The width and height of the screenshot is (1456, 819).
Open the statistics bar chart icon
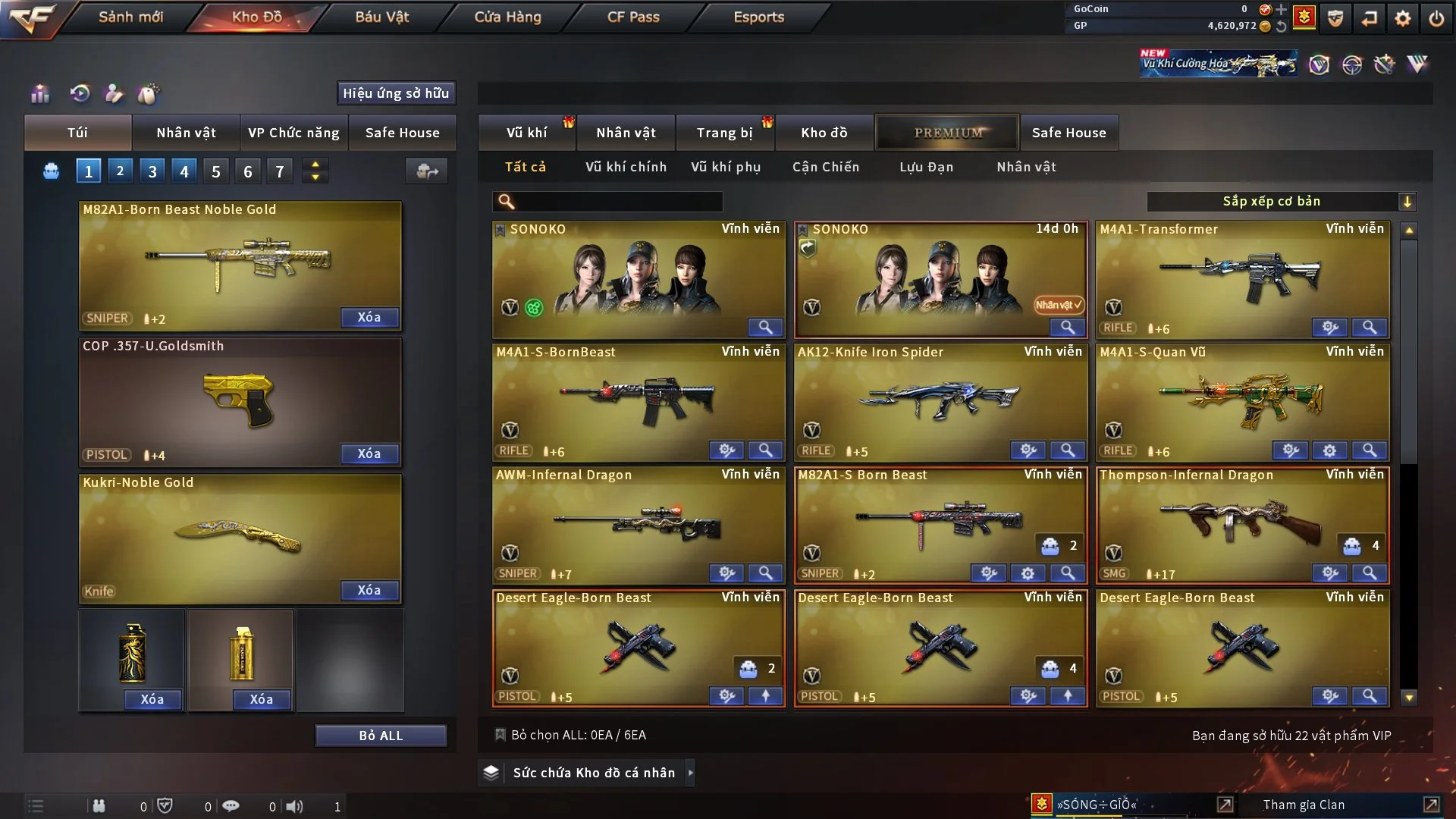click(39, 94)
